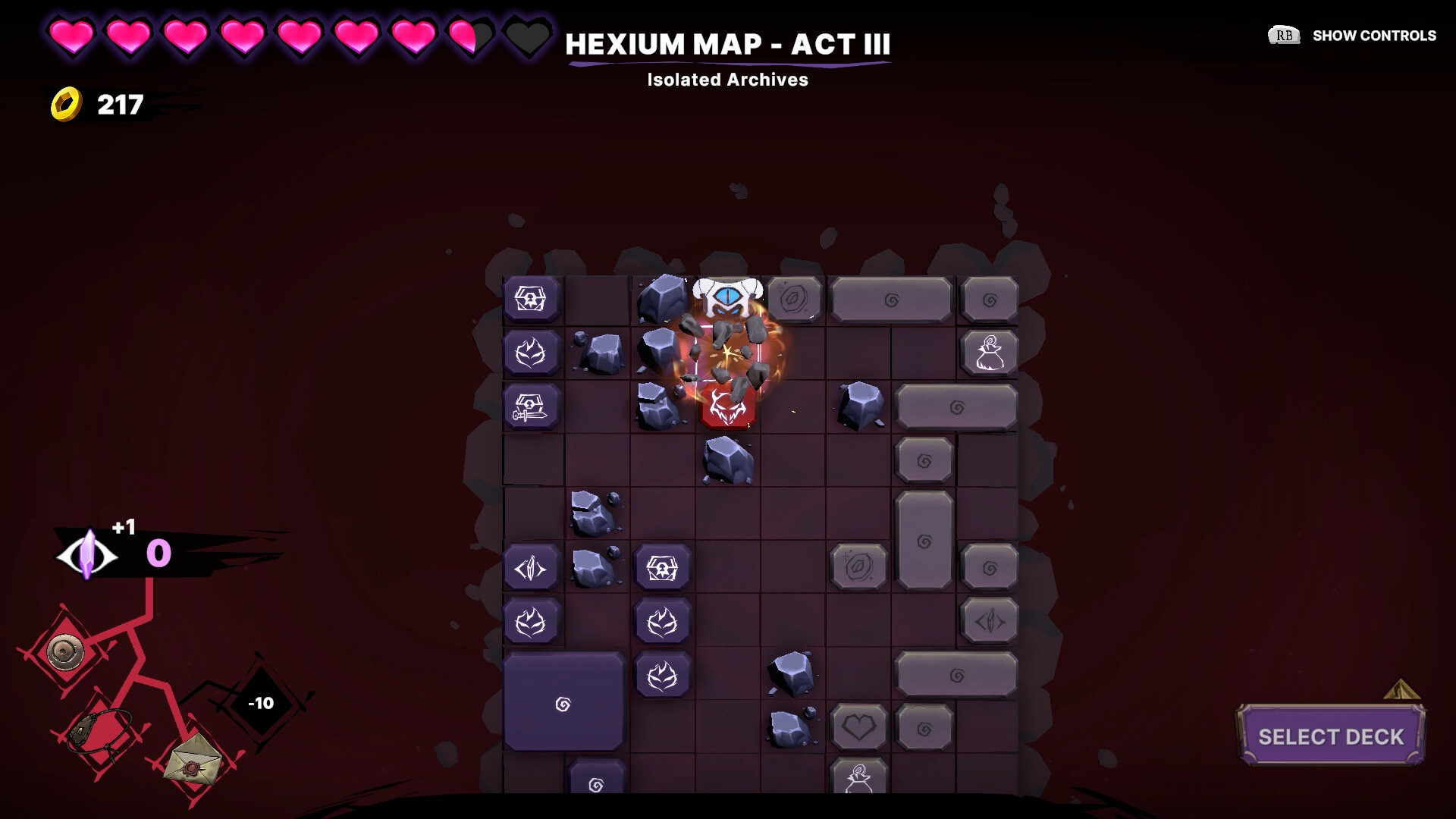Viewport: 1456px width, 819px height.
Task: Select the shield node on the red quest path
Action: pyautogui.click(x=64, y=651)
